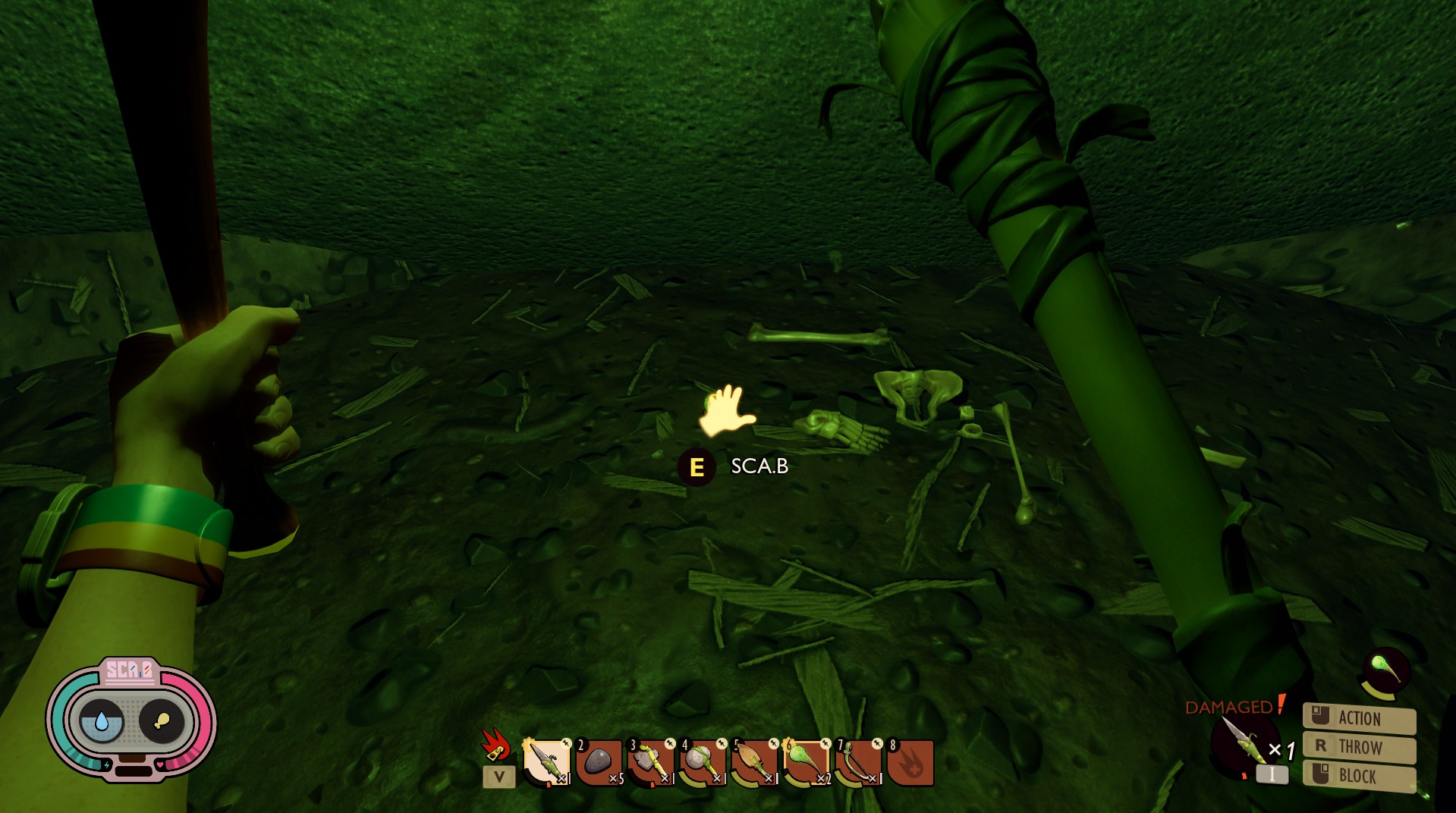This screenshot has width=1456, height=813.
Task: Equip the pebblet hammer from the hotbar
Action: [702, 761]
